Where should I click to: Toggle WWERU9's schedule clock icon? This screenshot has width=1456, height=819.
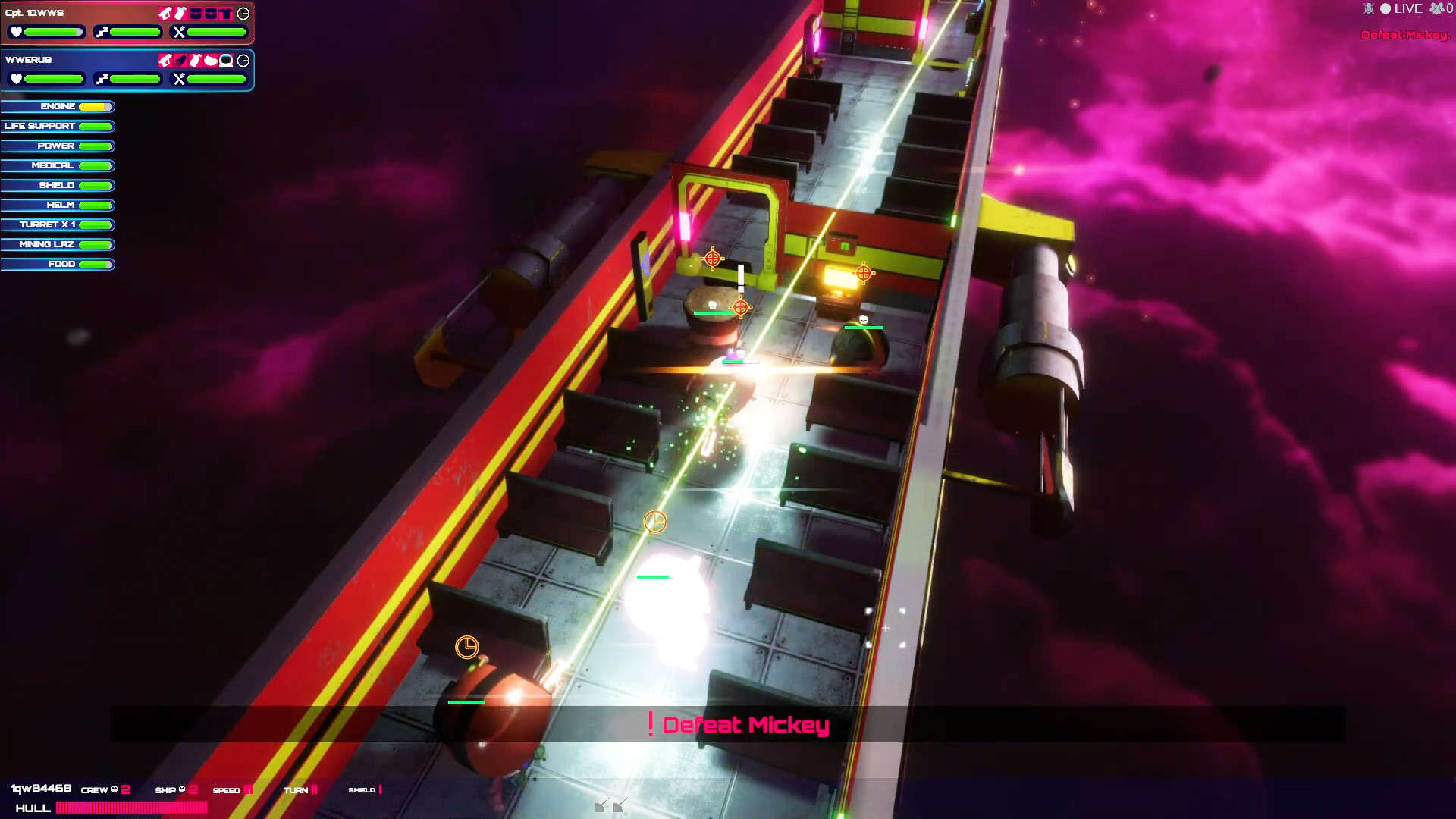pyautogui.click(x=243, y=61)
